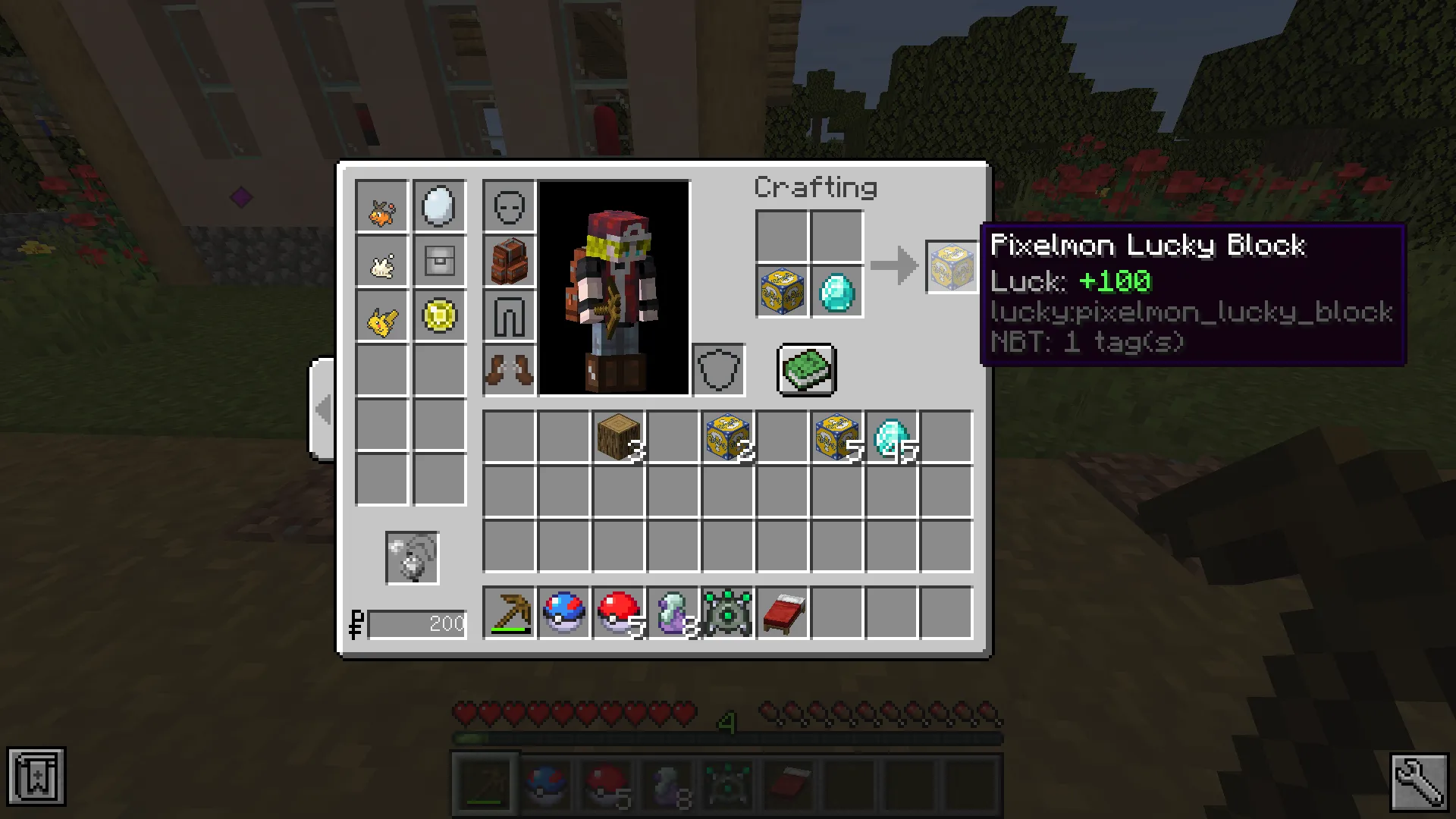This screenshot has height=819, width=1456.
Task: Click the Pokémon egg icon in sidebar
Action: [x=439, y=205]
